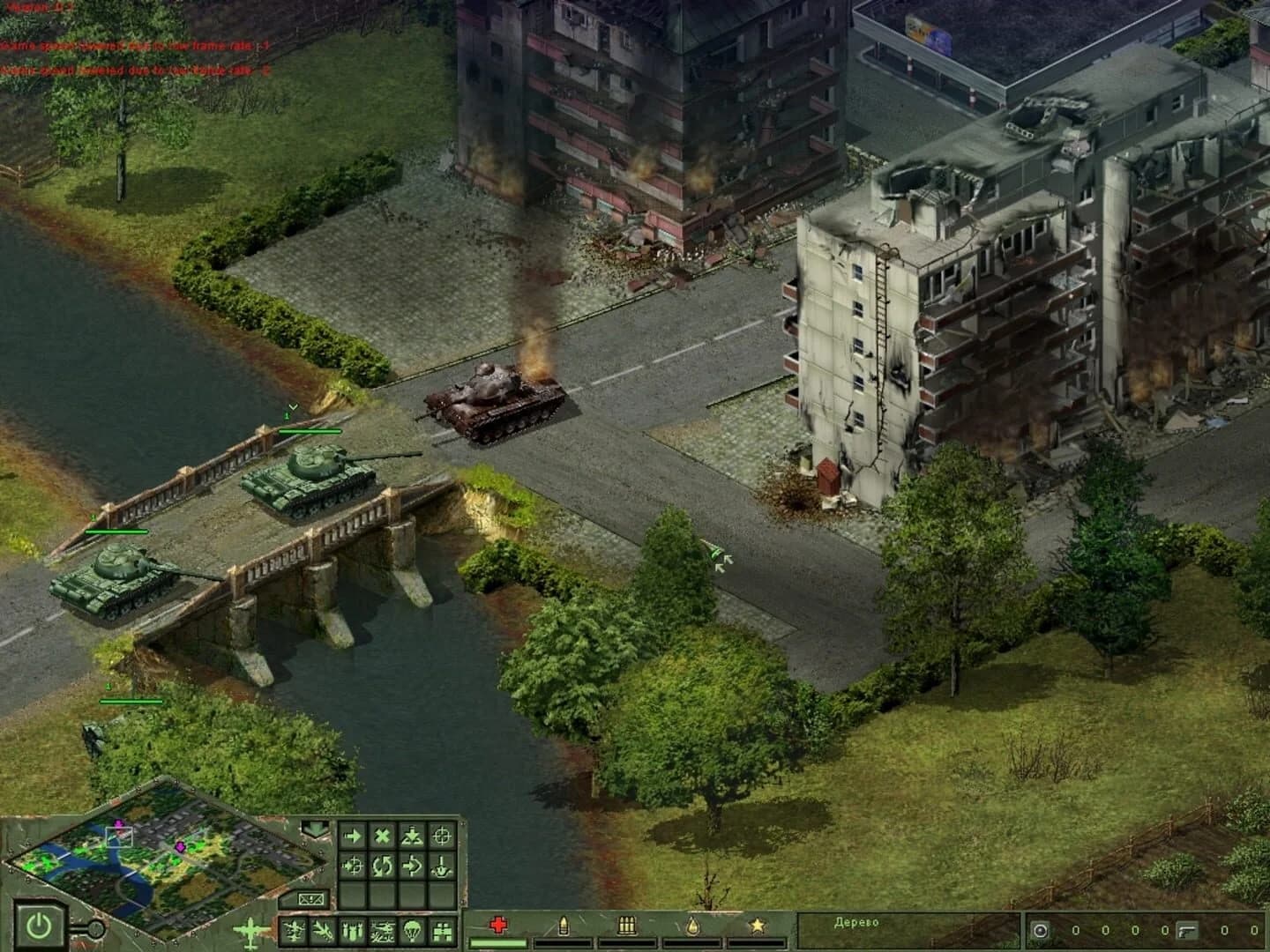Open the message log envelope
The height and width of the screenshot is (952, 1270).
point(310,898)
